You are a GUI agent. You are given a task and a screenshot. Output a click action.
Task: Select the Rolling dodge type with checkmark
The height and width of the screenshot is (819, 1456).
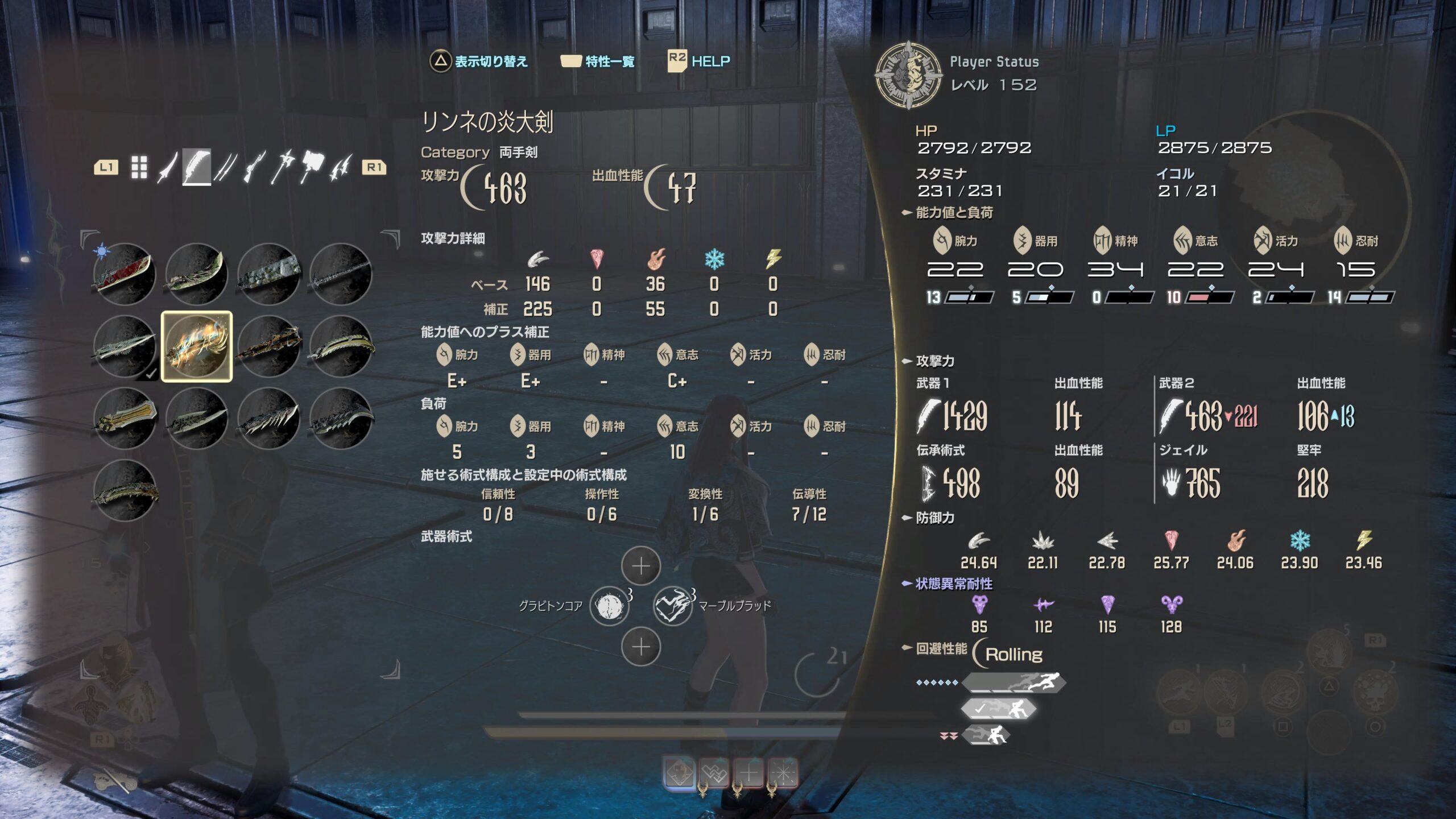click(x=998, y=709)
